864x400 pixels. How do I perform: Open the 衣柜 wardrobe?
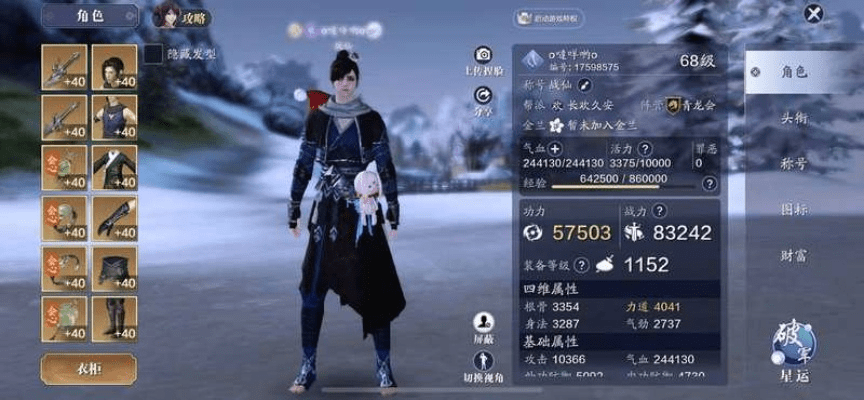89,368
